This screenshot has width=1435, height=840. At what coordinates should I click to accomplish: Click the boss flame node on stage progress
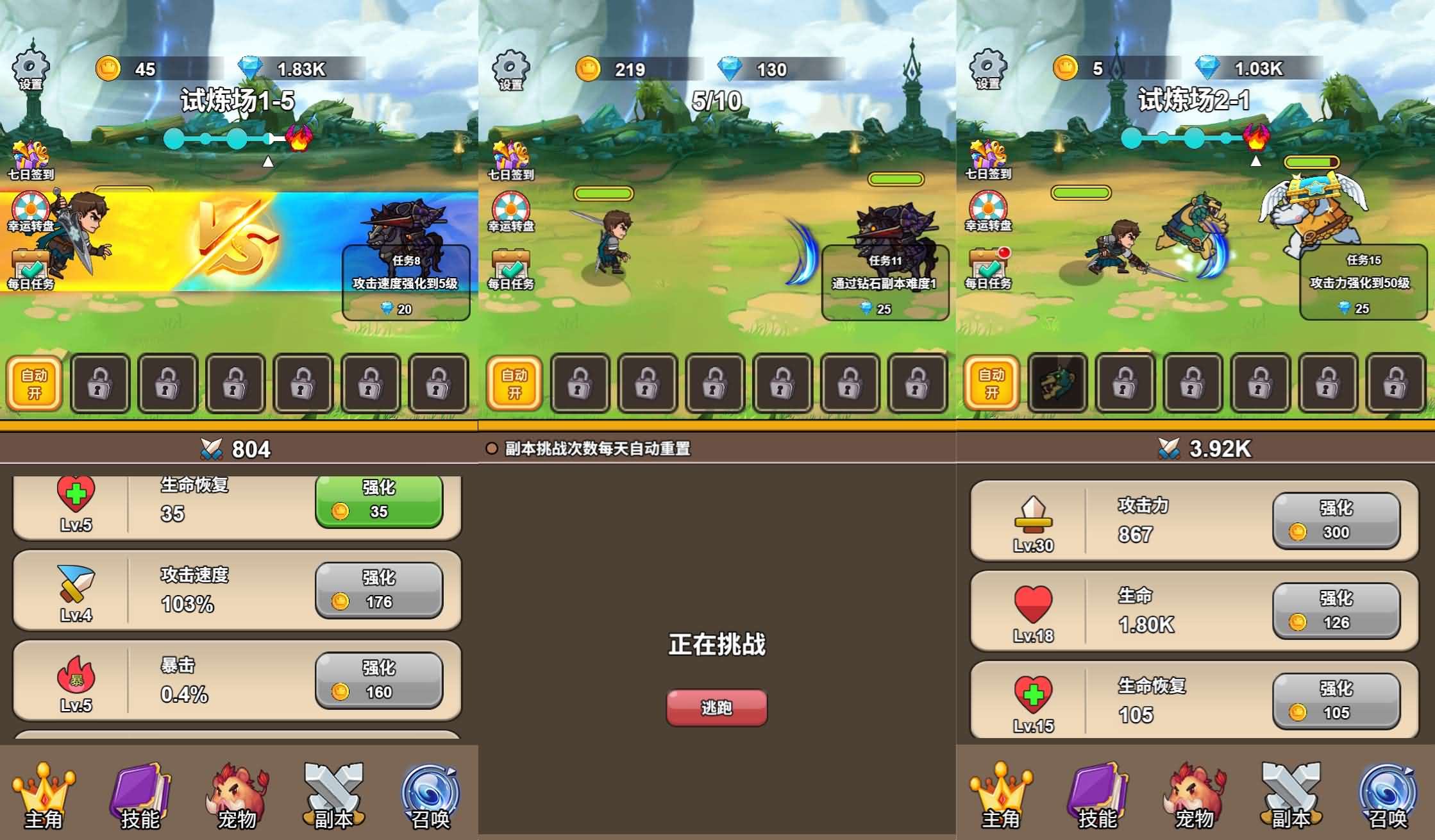299,139
